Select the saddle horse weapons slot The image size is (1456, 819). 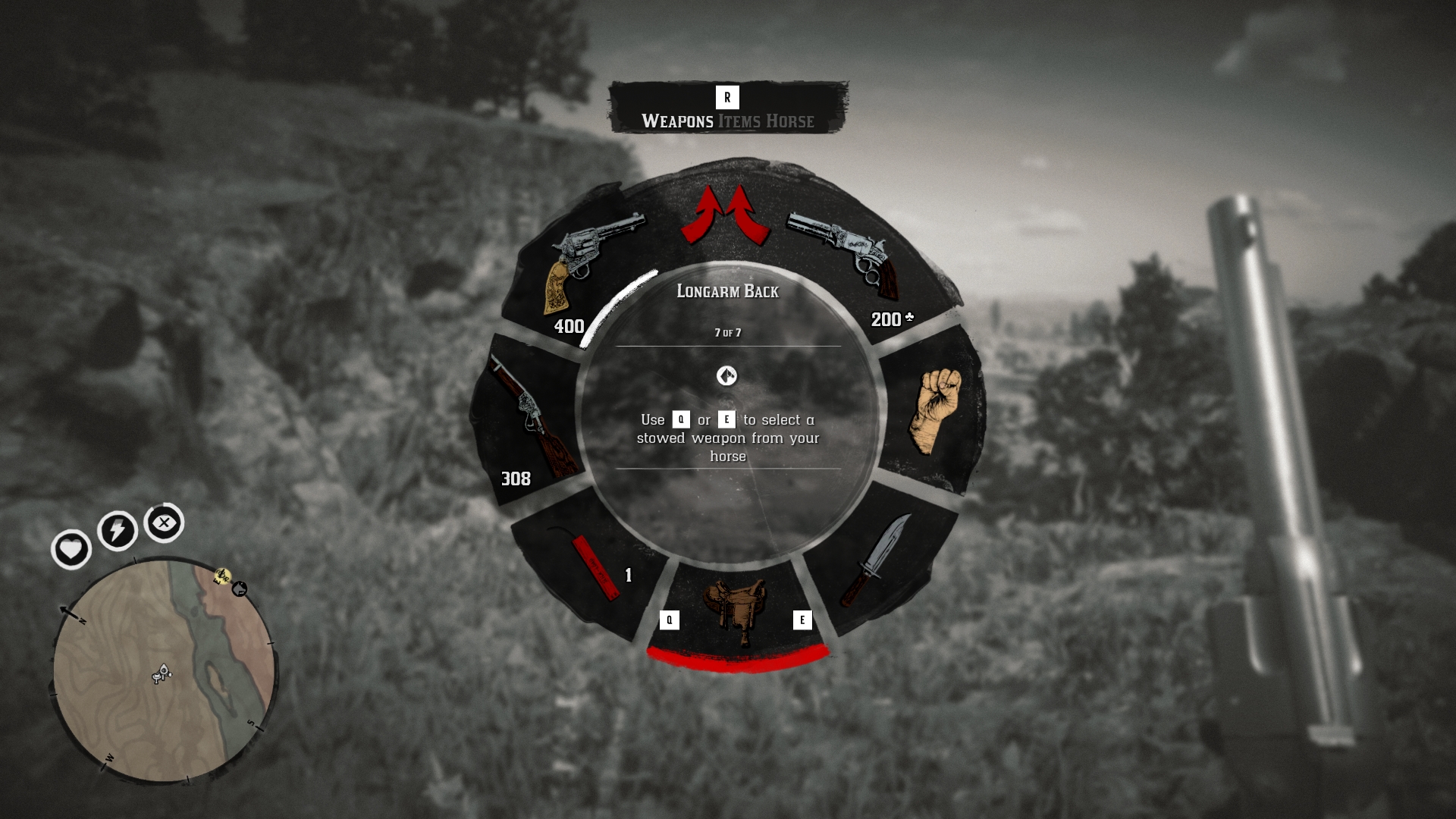734,610
